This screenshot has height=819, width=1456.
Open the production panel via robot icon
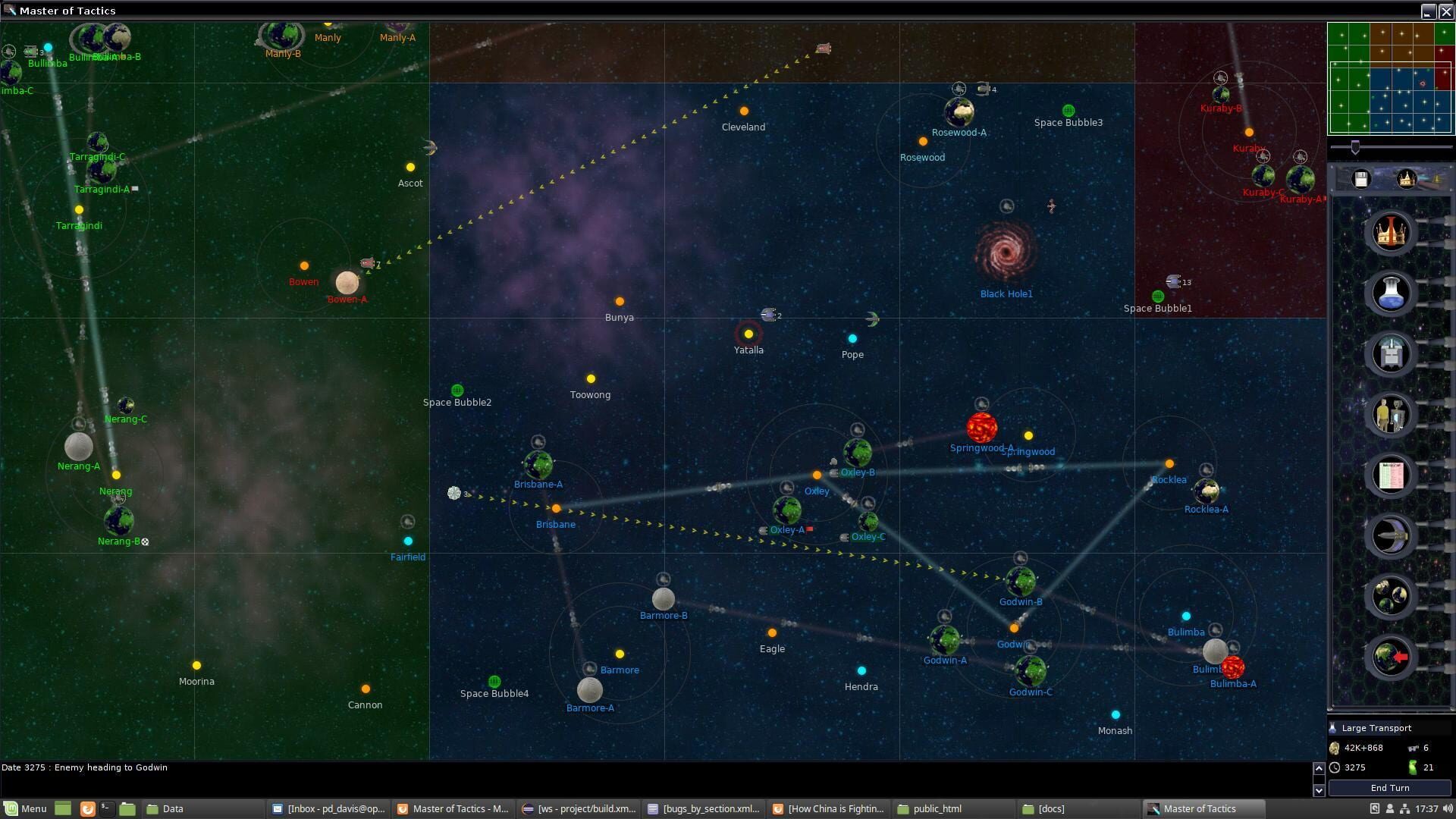[1390, 354]
